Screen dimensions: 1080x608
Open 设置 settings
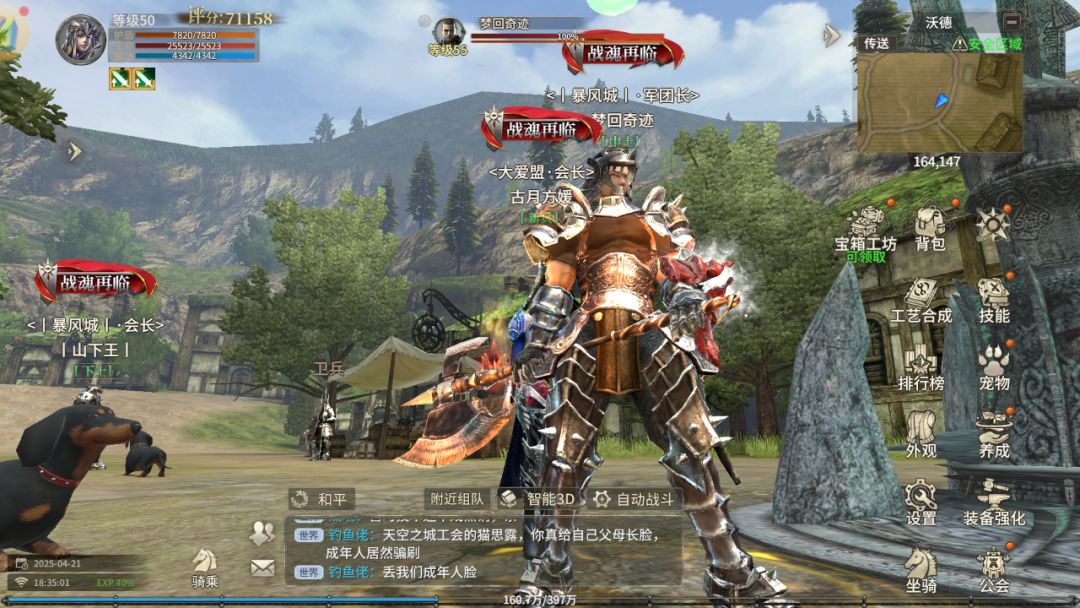(921, 502)
